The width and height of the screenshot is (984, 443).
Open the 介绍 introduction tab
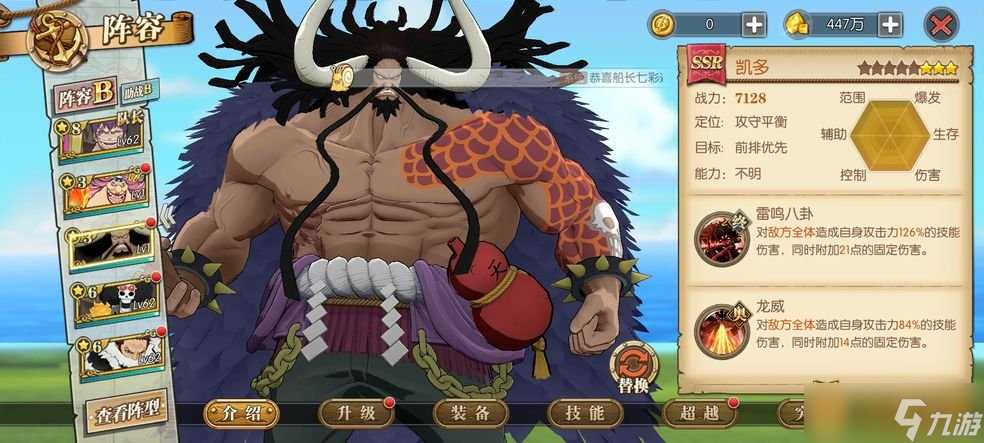(x=242, y=413)
